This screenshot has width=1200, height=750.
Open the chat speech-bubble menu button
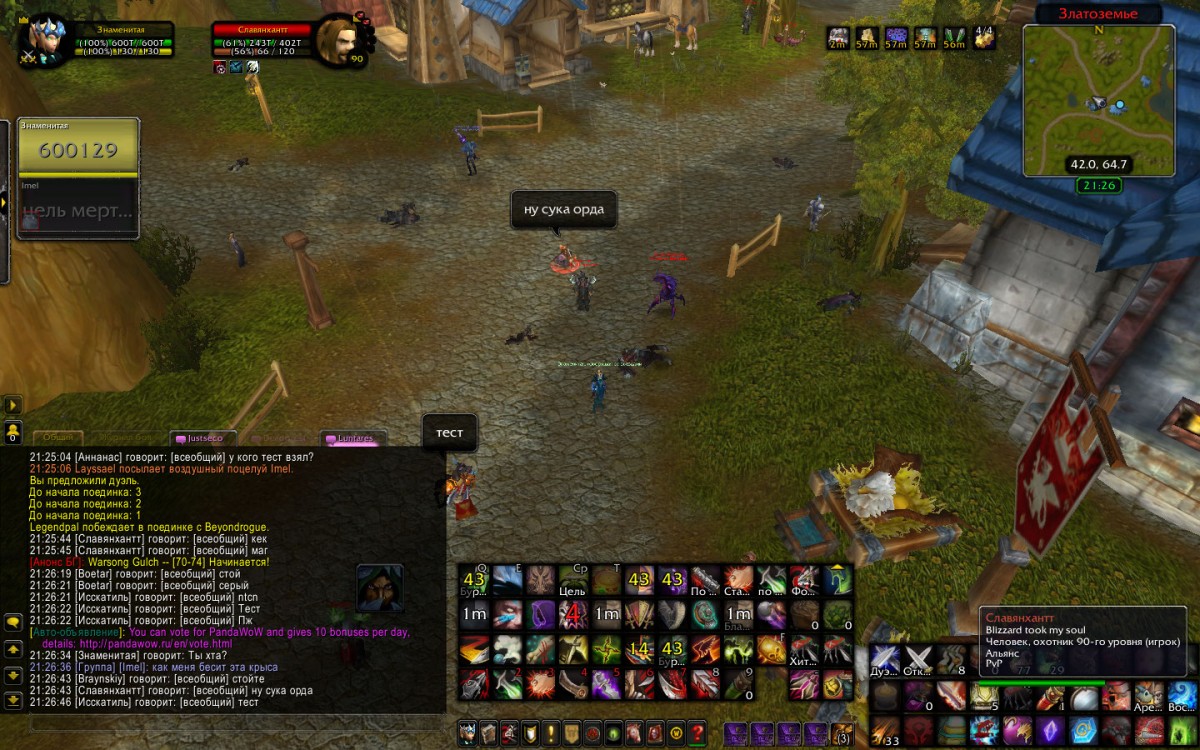coord(14,622)
